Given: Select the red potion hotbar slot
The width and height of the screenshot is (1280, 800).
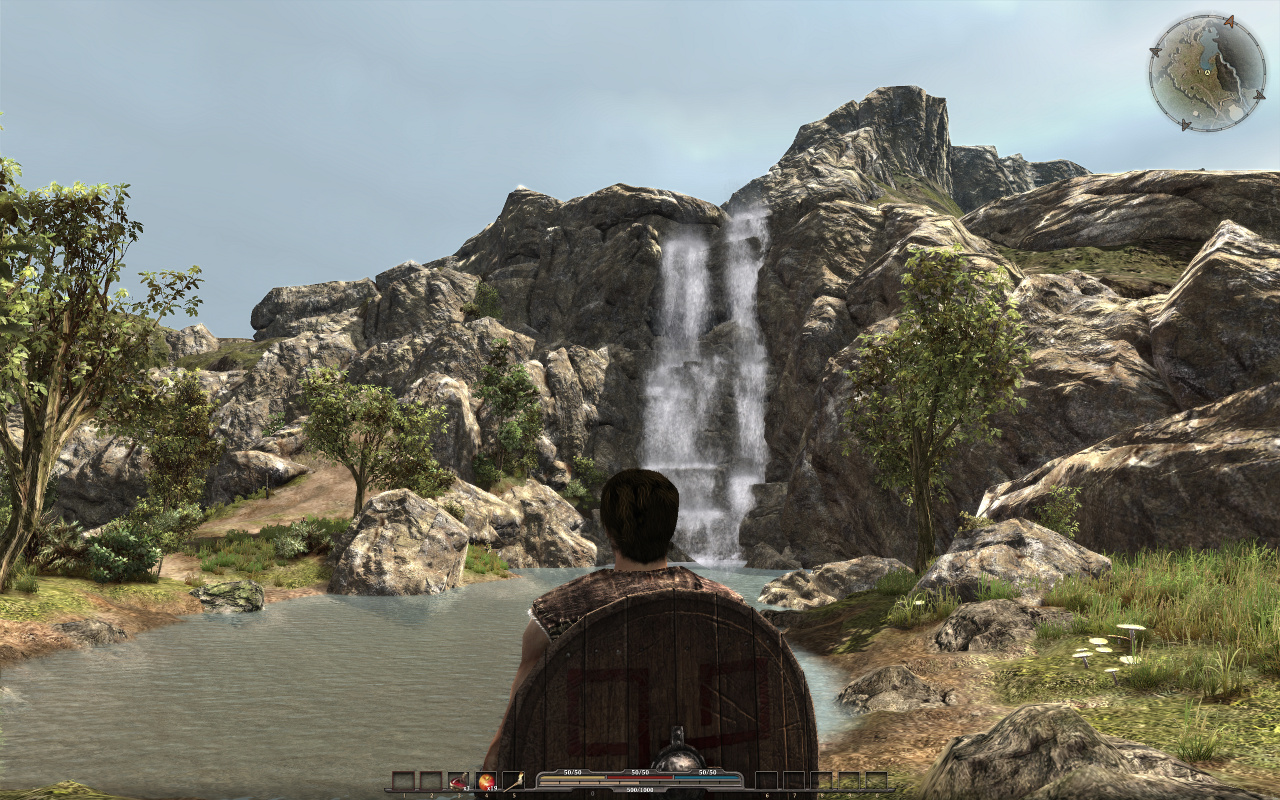Looking at the screenshot, I should [x=458, y=781].
